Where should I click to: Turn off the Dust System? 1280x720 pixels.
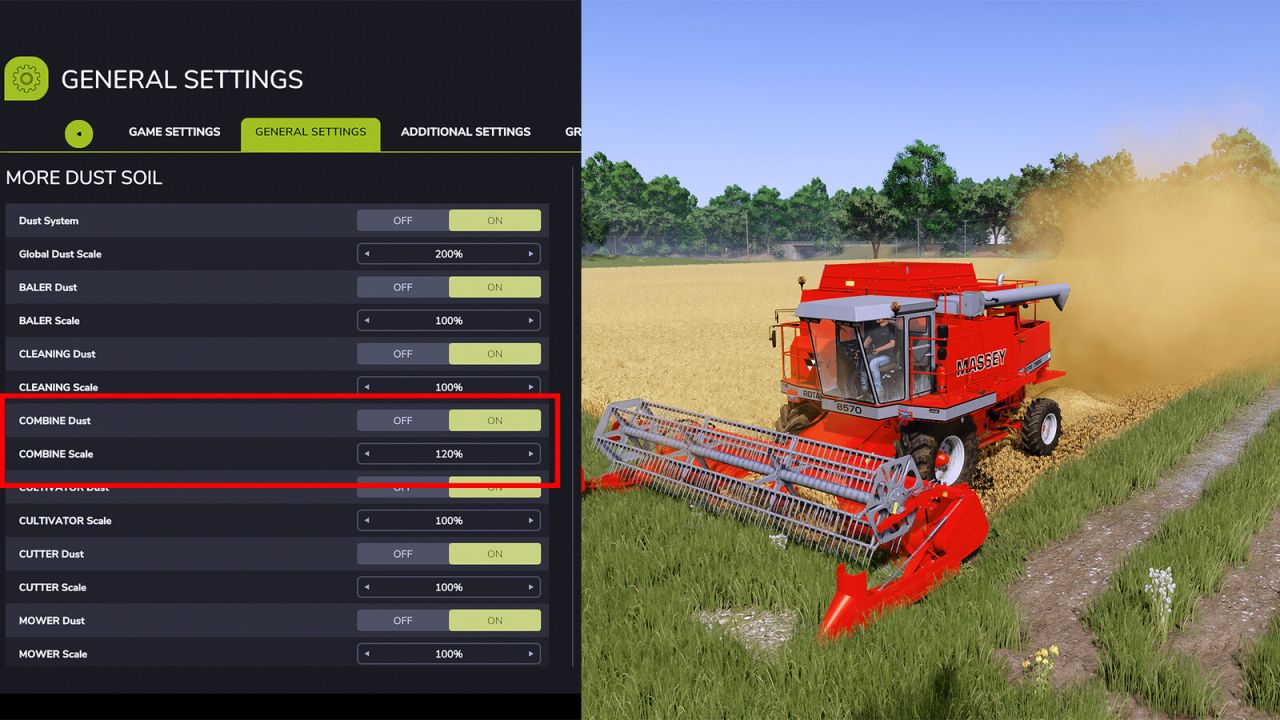[x=402, y=220]
